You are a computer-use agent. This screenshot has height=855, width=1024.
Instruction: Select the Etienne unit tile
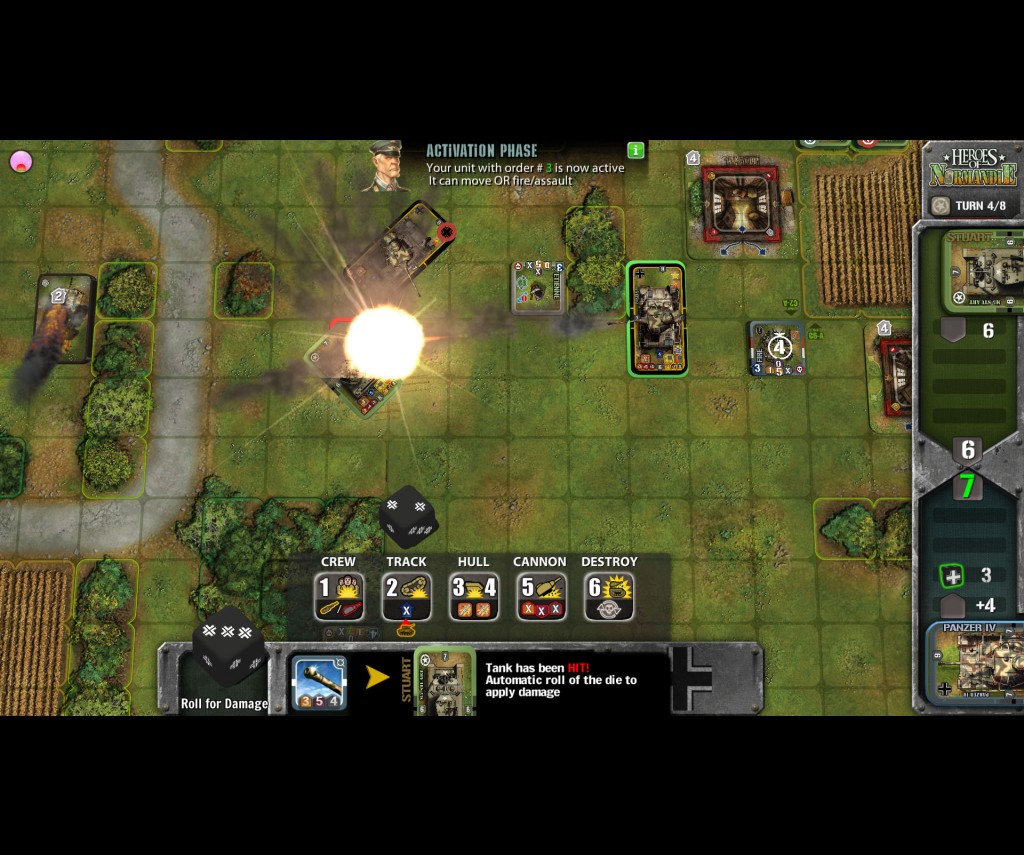(538, 287)
